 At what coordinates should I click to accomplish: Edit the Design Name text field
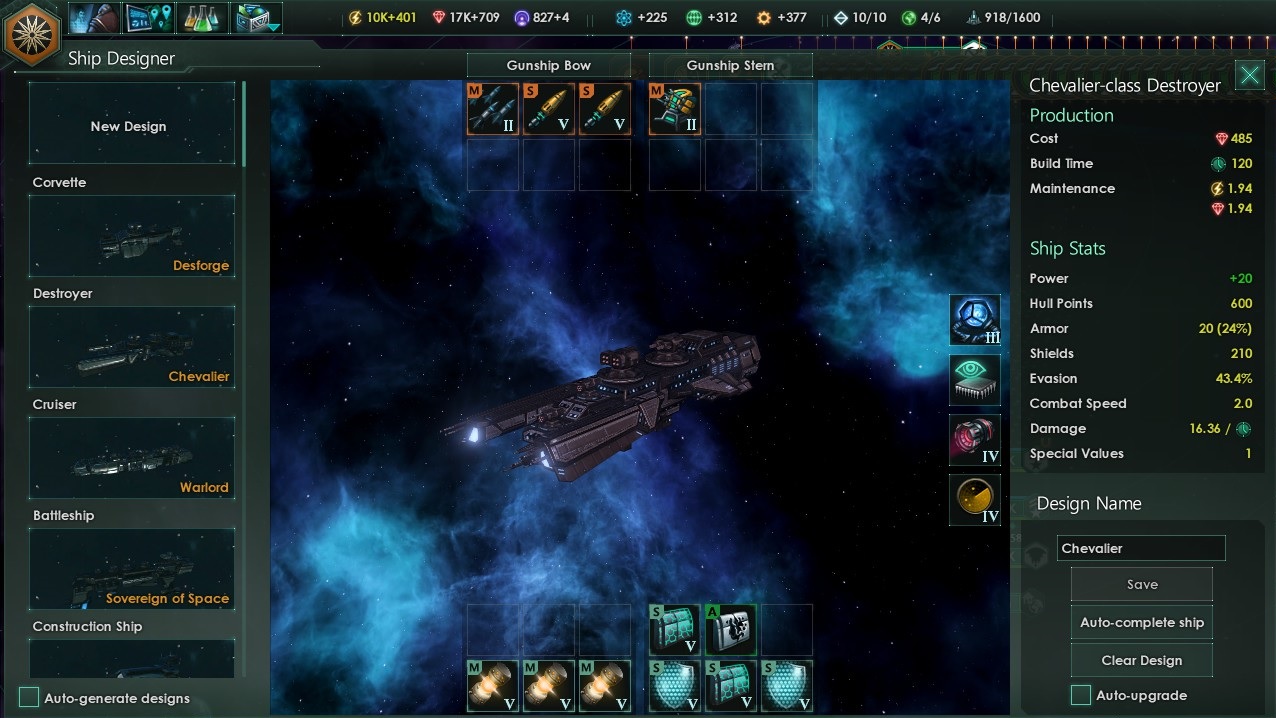click(1140, 548)
